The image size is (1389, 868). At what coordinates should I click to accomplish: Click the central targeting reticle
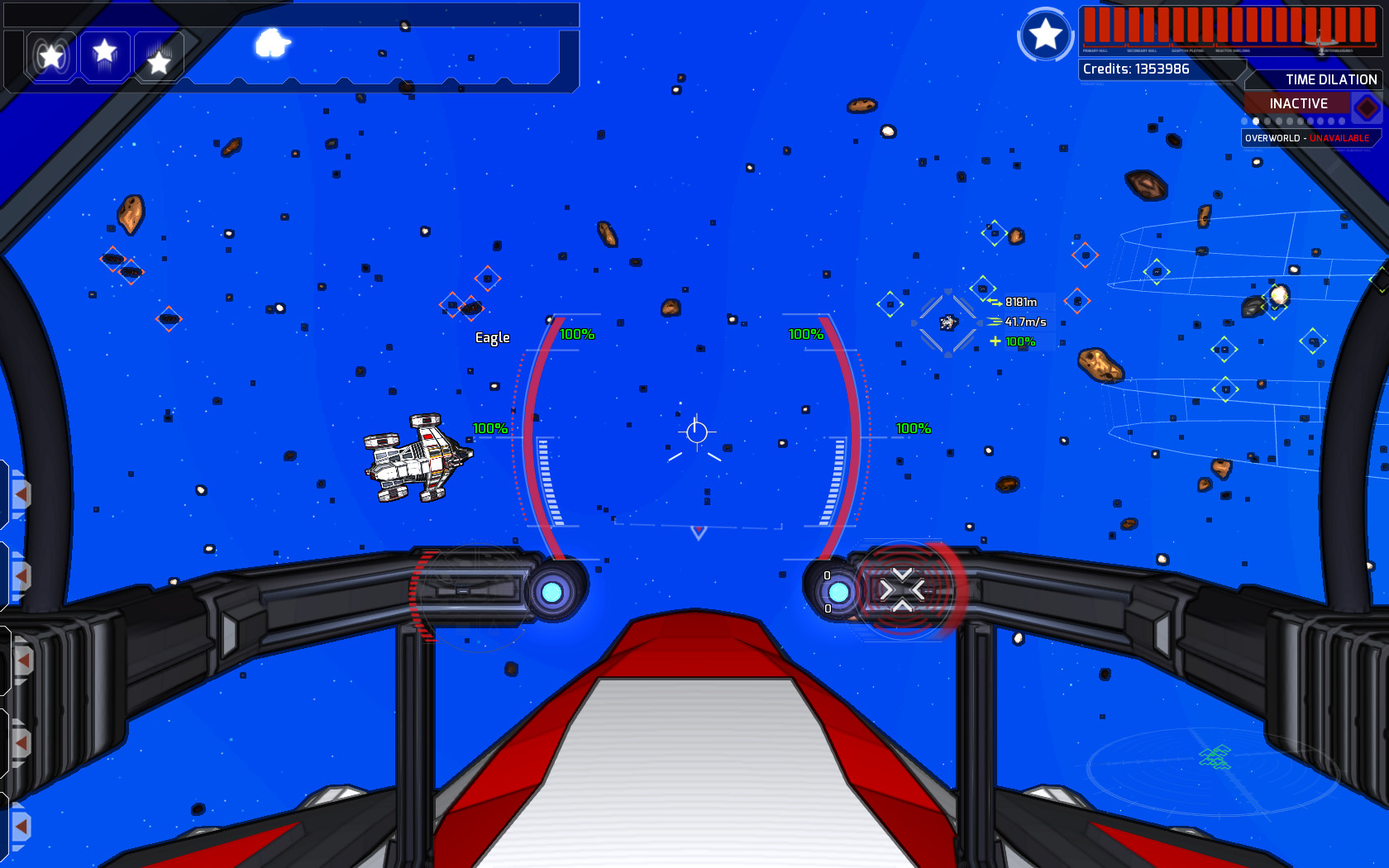click(x=697, y=430)
